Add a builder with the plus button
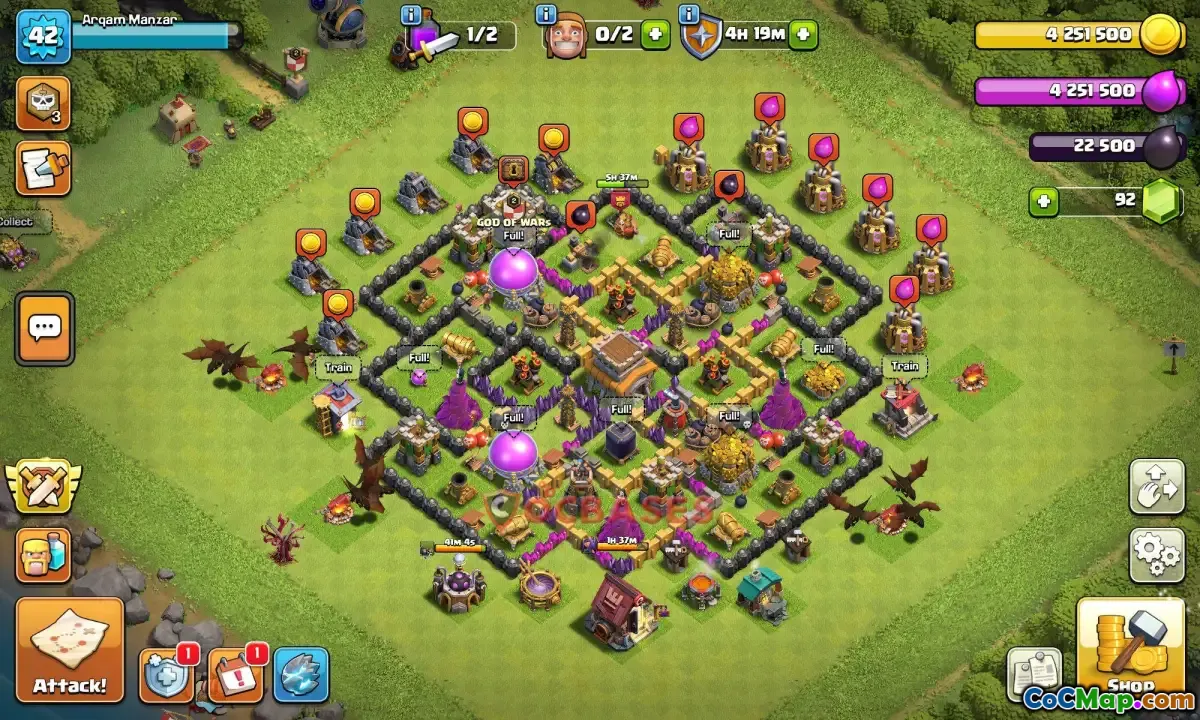1200x720 pixels. (x=655, y=34)
